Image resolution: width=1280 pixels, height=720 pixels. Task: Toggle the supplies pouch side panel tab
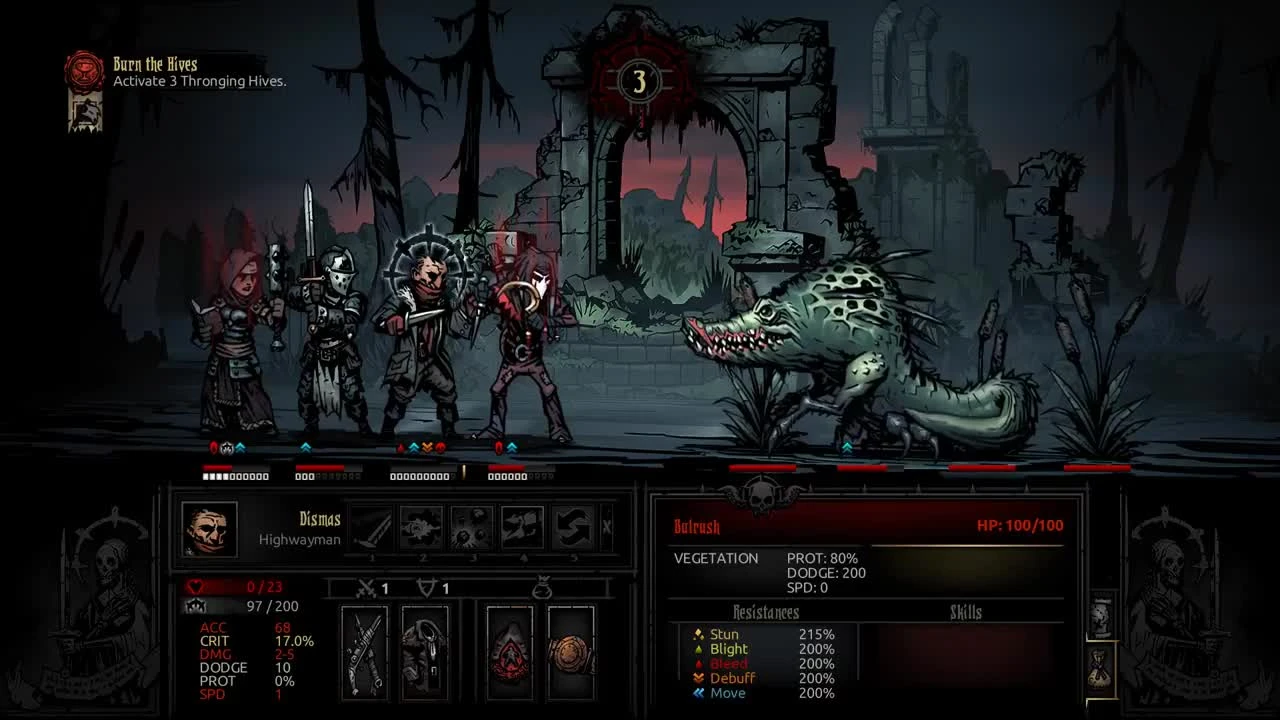click(1099, 668)
